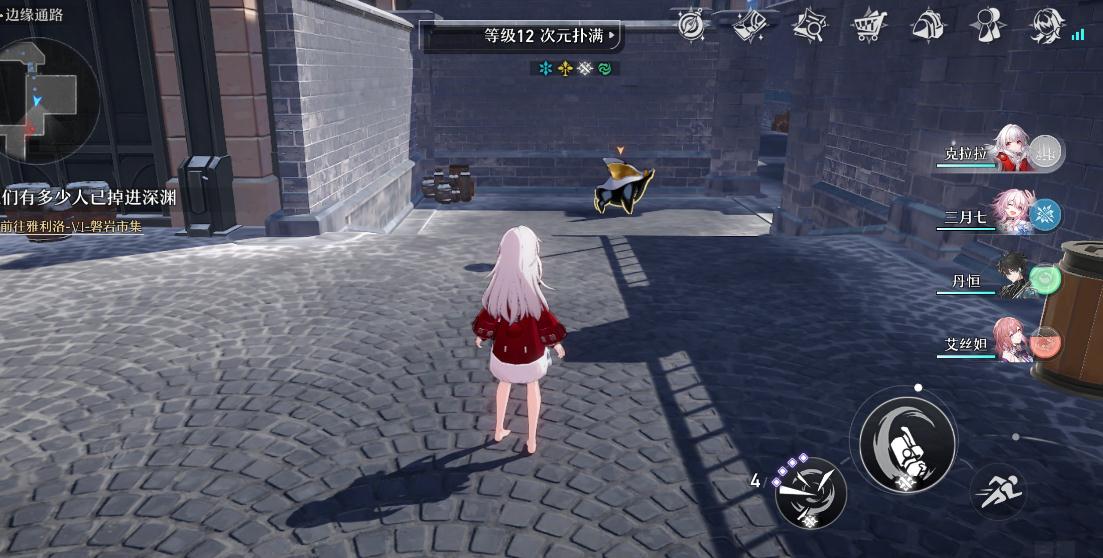Open the minimap

[x=45, y=98]
